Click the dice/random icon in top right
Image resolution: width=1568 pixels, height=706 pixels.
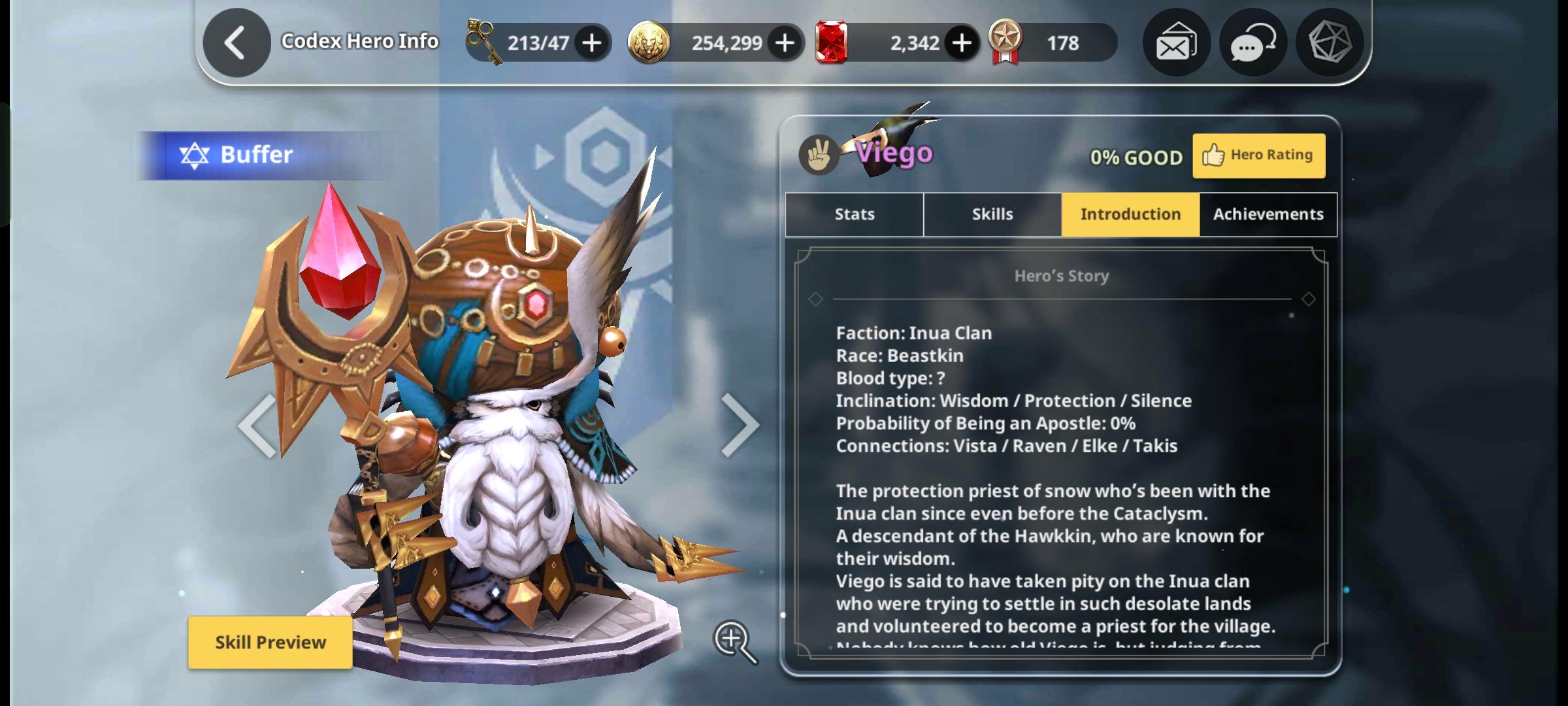[1328, 43]
